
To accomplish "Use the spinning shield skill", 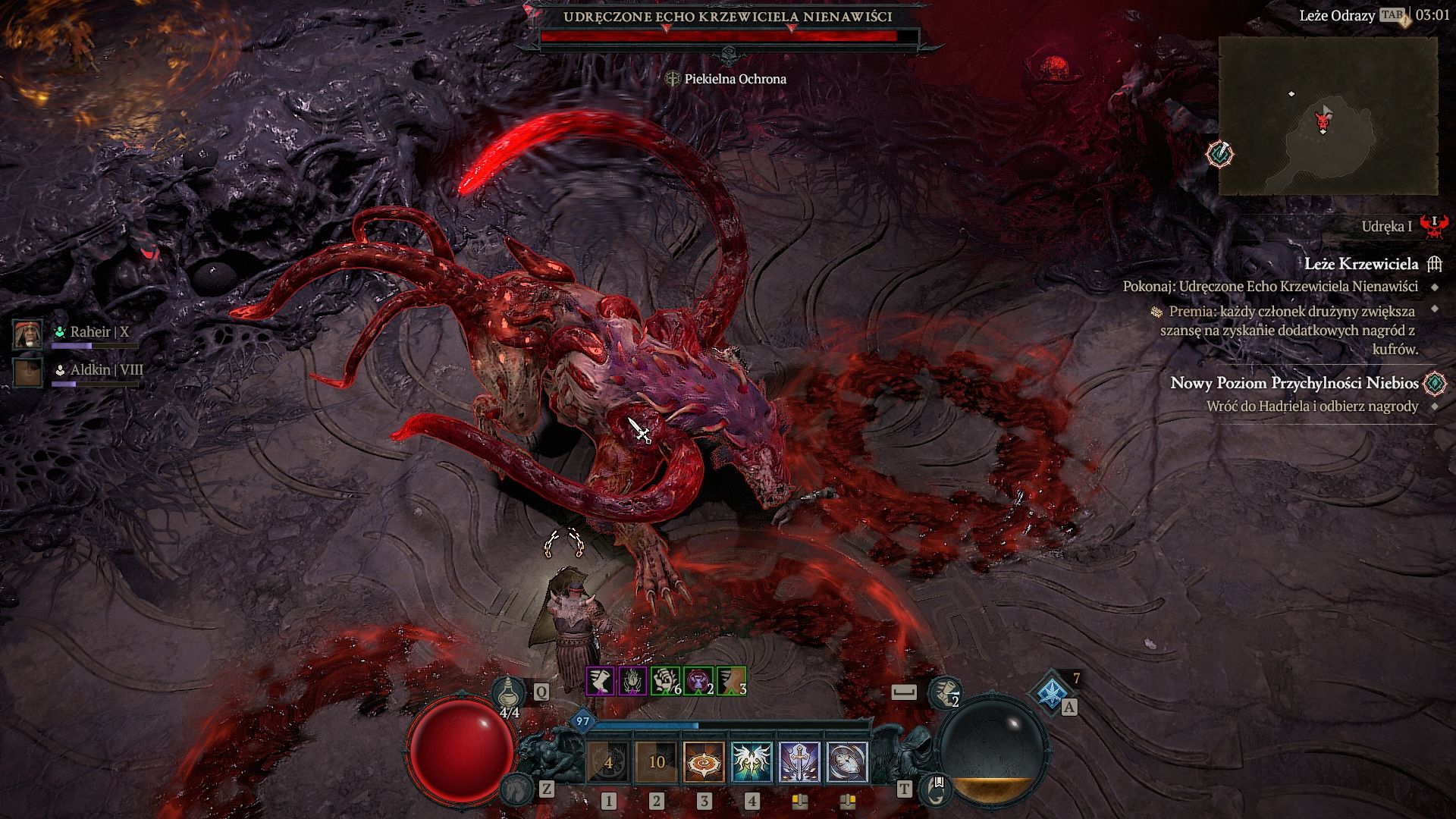I will pyautogui.click(x=847, y=762).
